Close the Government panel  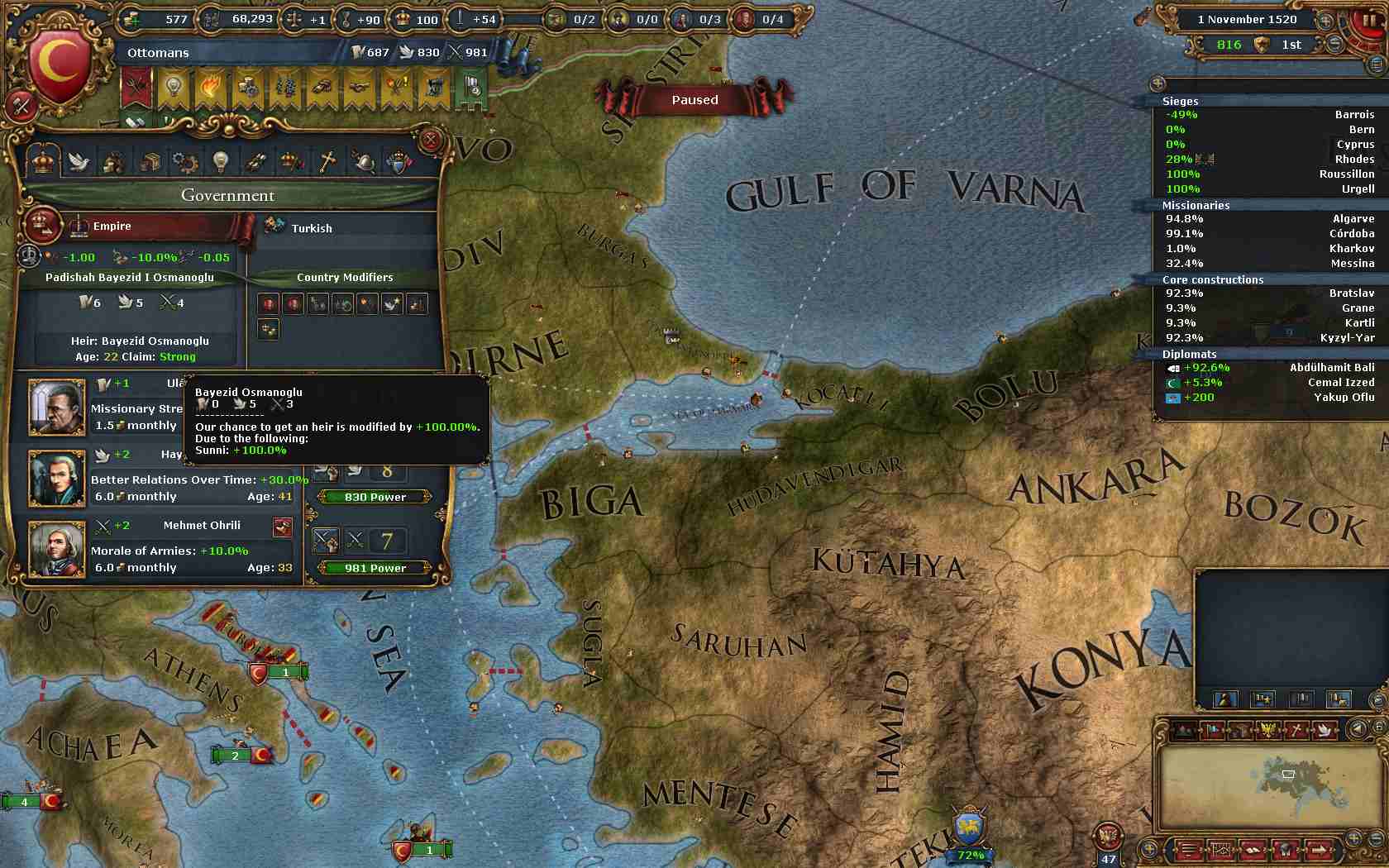tap(431, 141)
